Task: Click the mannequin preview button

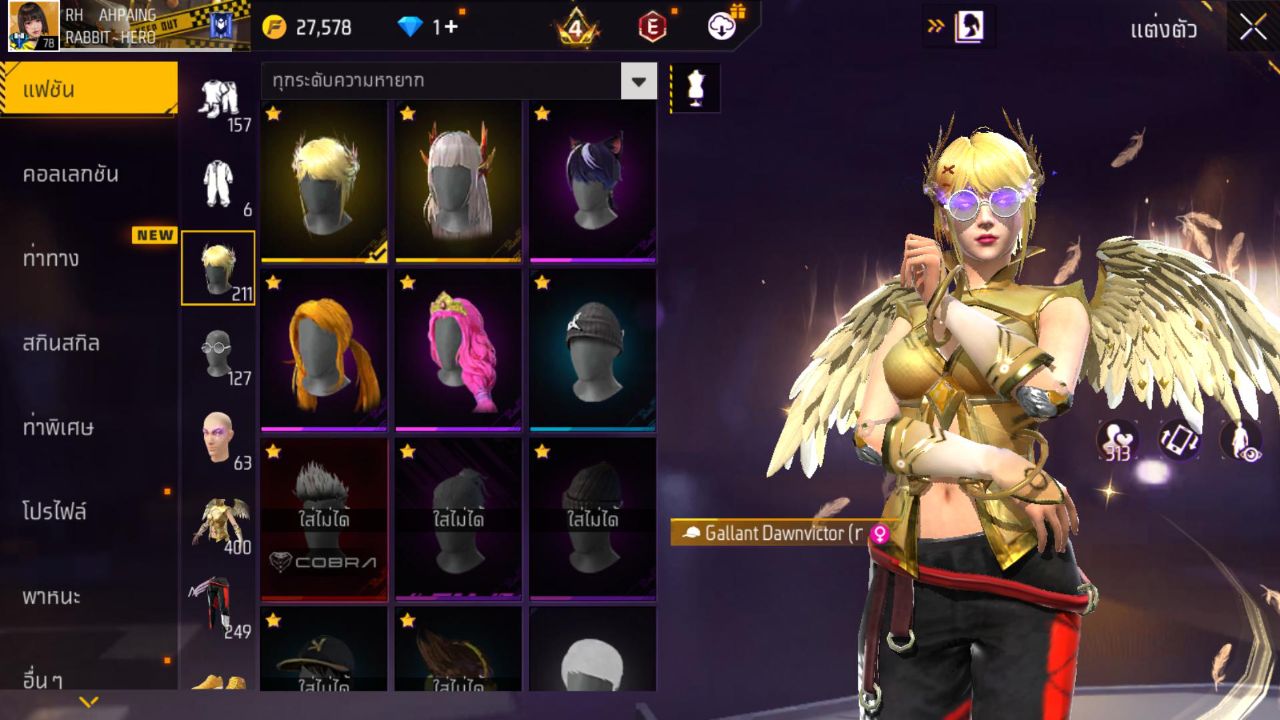Action: click(695, 88)
